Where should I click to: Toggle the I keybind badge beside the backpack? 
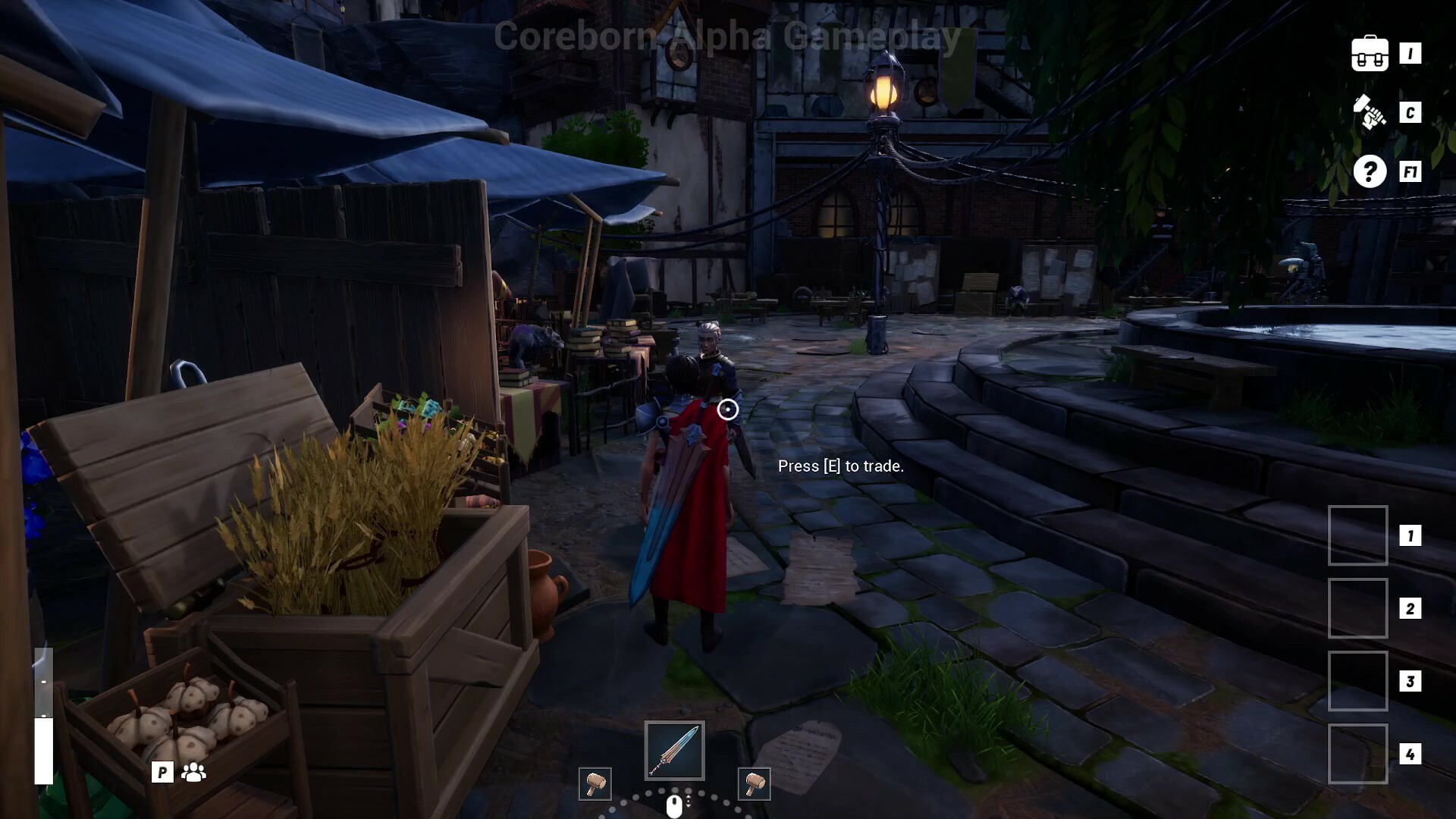click(1412, 53)
